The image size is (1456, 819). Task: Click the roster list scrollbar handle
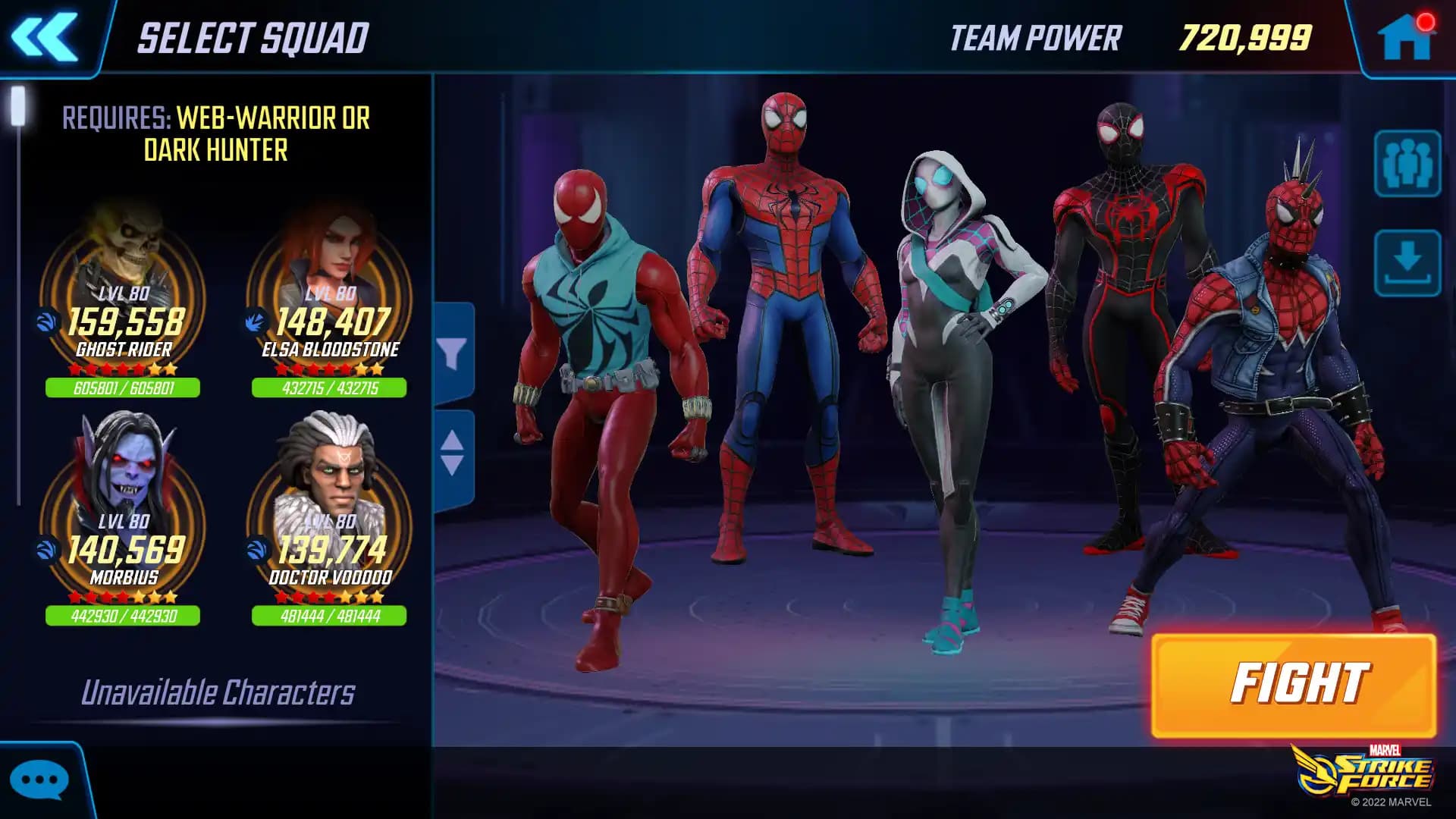[18, 106]
